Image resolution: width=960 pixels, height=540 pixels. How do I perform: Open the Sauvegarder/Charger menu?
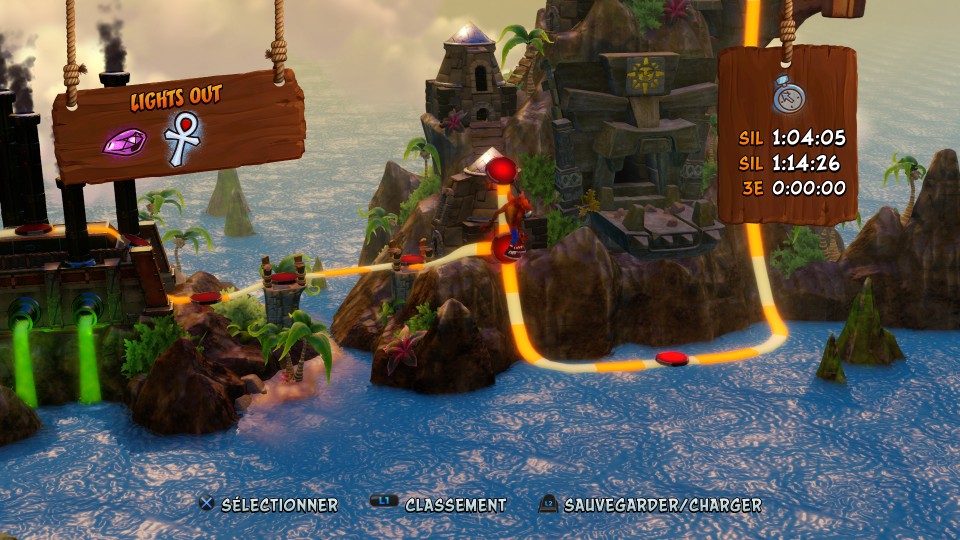(651, 505)
